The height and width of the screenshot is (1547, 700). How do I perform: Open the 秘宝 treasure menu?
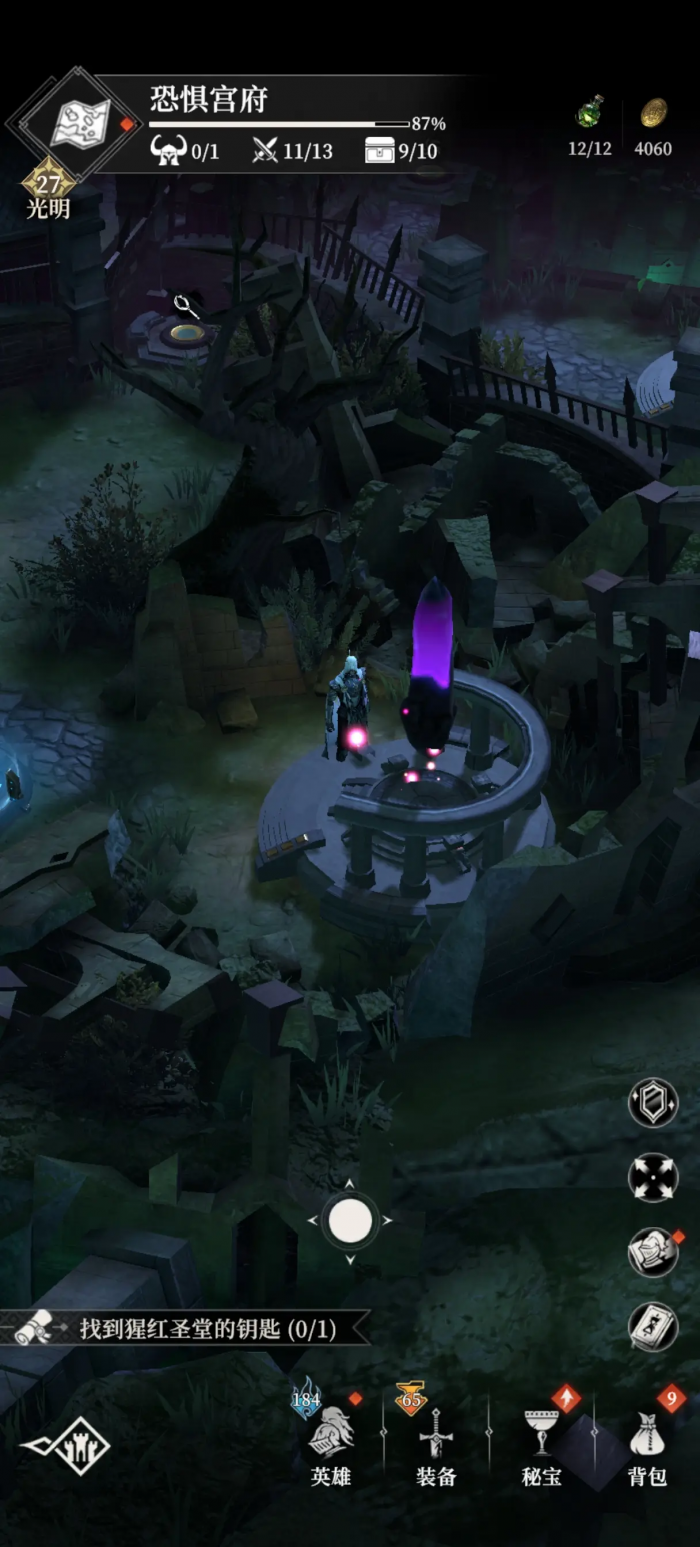(542, 1445)
